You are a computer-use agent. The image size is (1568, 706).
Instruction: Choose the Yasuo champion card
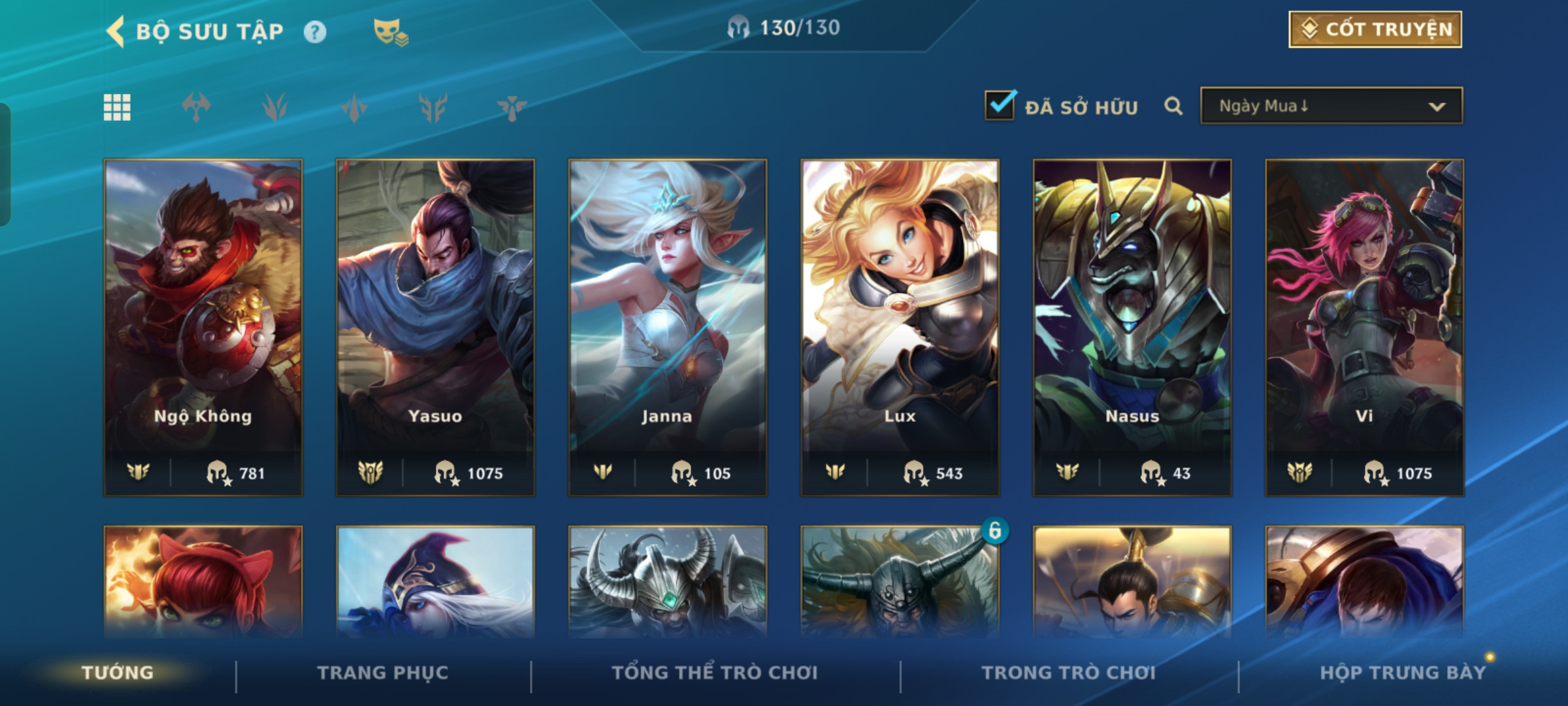pos(435,327)
